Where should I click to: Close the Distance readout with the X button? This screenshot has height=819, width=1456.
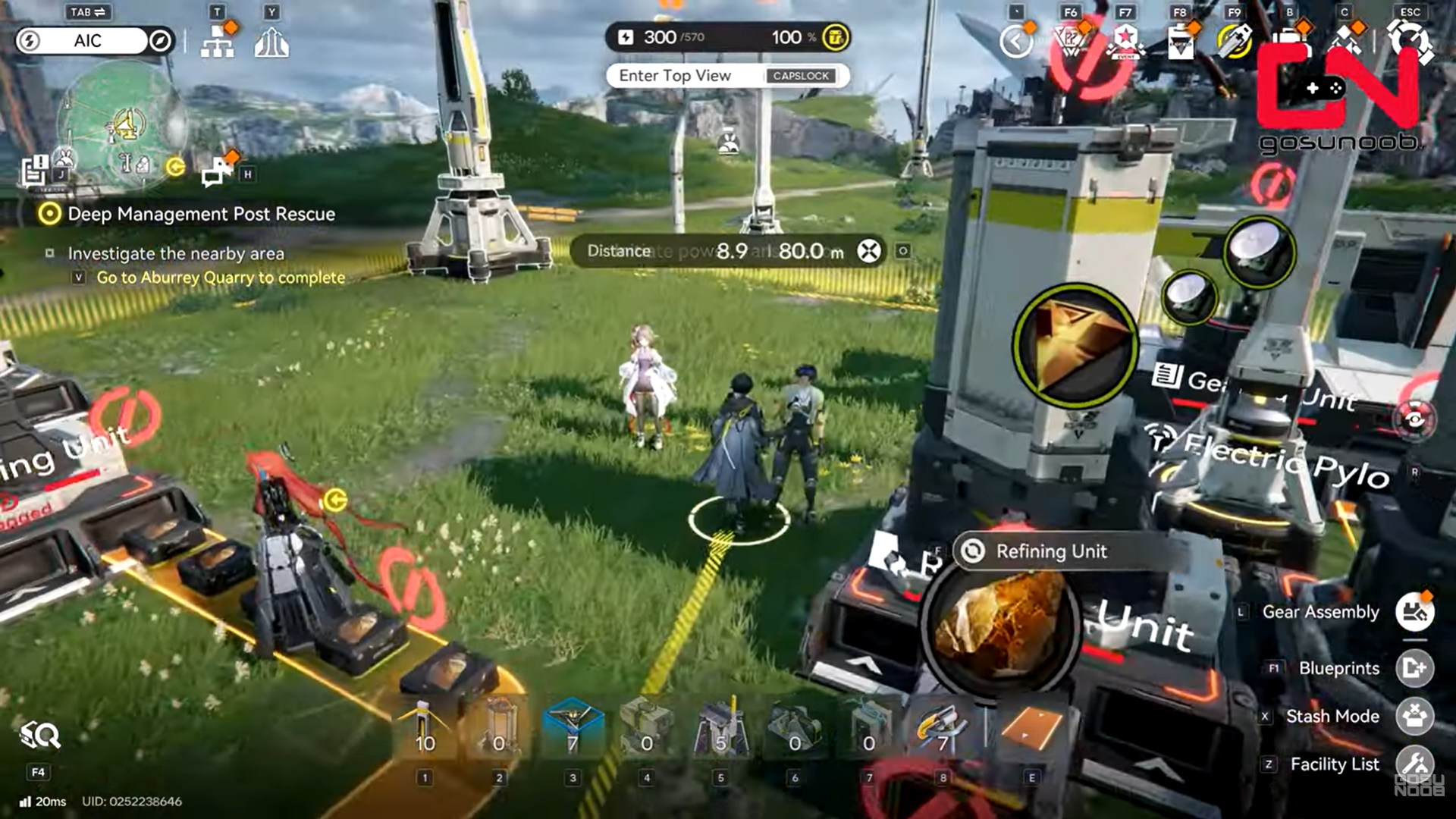[x=869, y=251]
